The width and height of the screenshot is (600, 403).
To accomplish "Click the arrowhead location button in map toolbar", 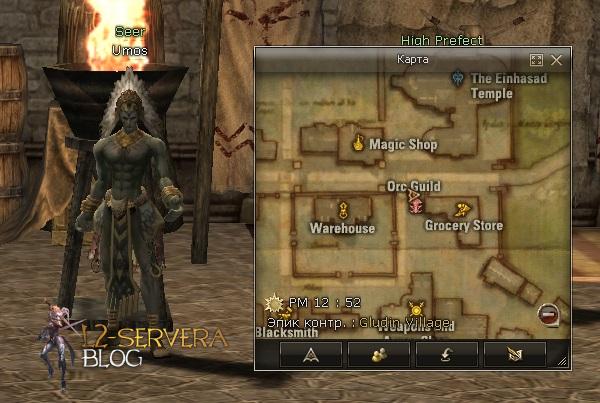I will pos(311,354).
